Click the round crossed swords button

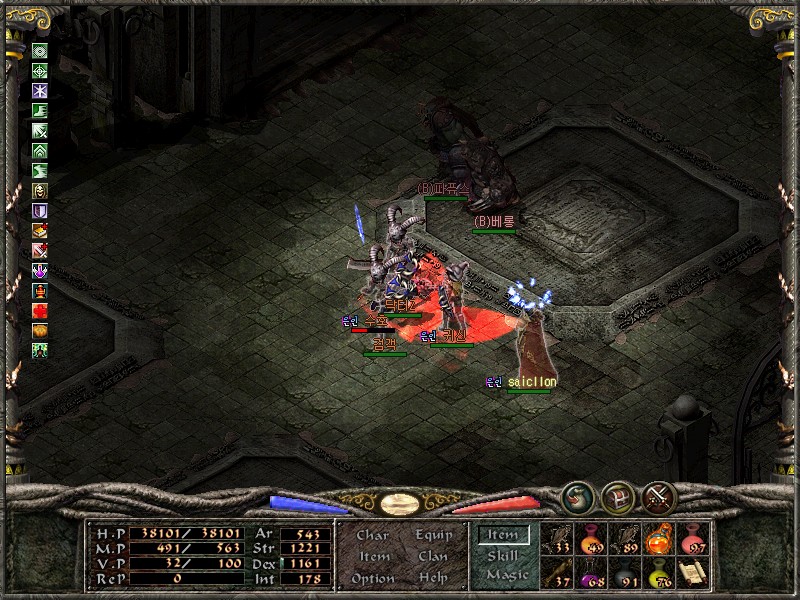coord(660,497)
